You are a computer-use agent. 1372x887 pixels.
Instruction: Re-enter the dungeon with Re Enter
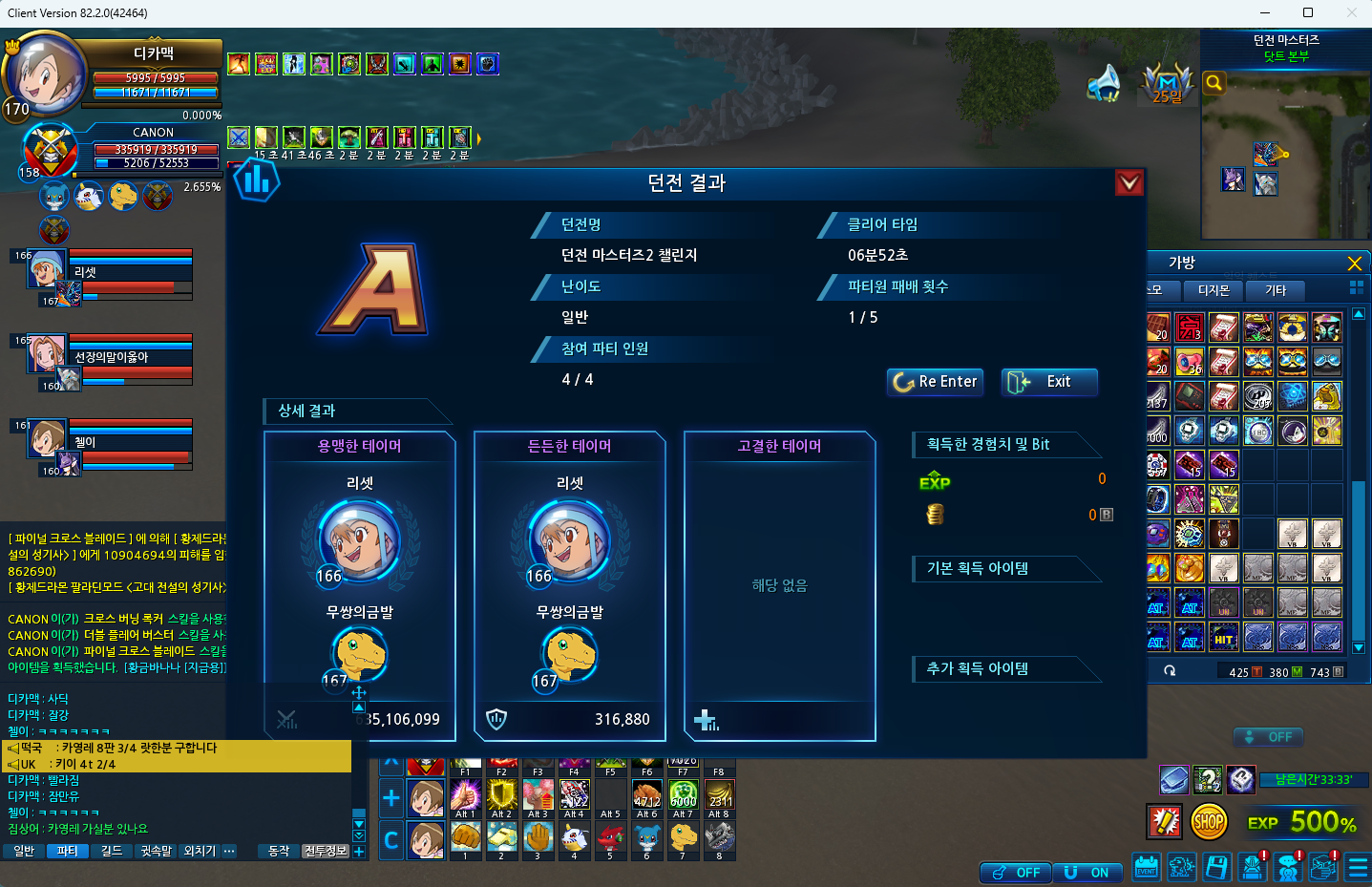936,382
